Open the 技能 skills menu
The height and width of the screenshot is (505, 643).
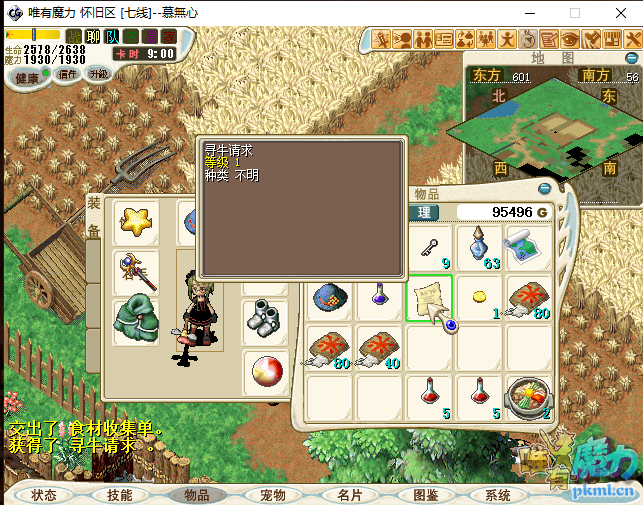pyautogui.click(x=120, y=495)
